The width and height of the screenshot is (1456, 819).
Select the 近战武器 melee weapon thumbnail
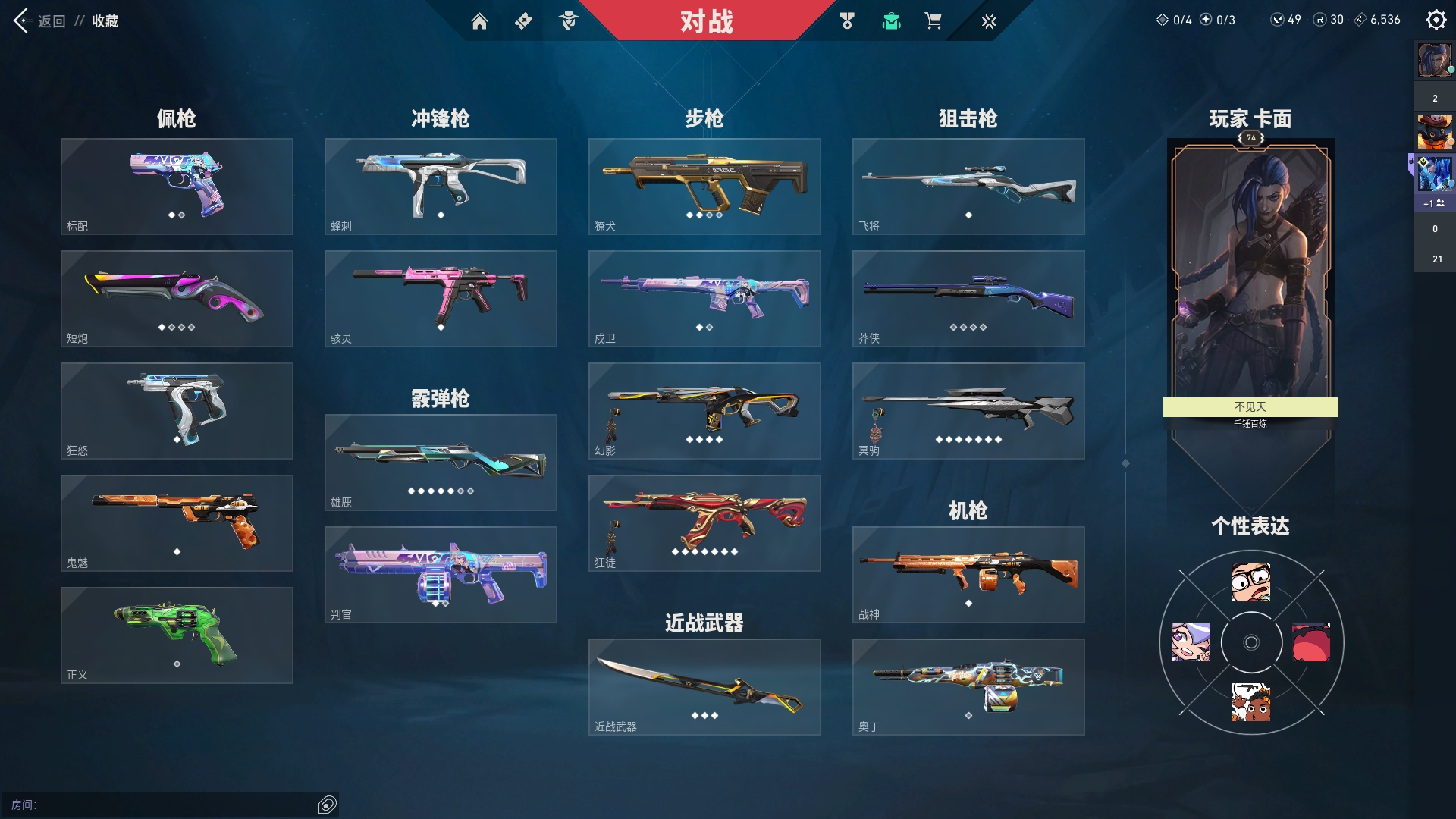click(704, 686)
